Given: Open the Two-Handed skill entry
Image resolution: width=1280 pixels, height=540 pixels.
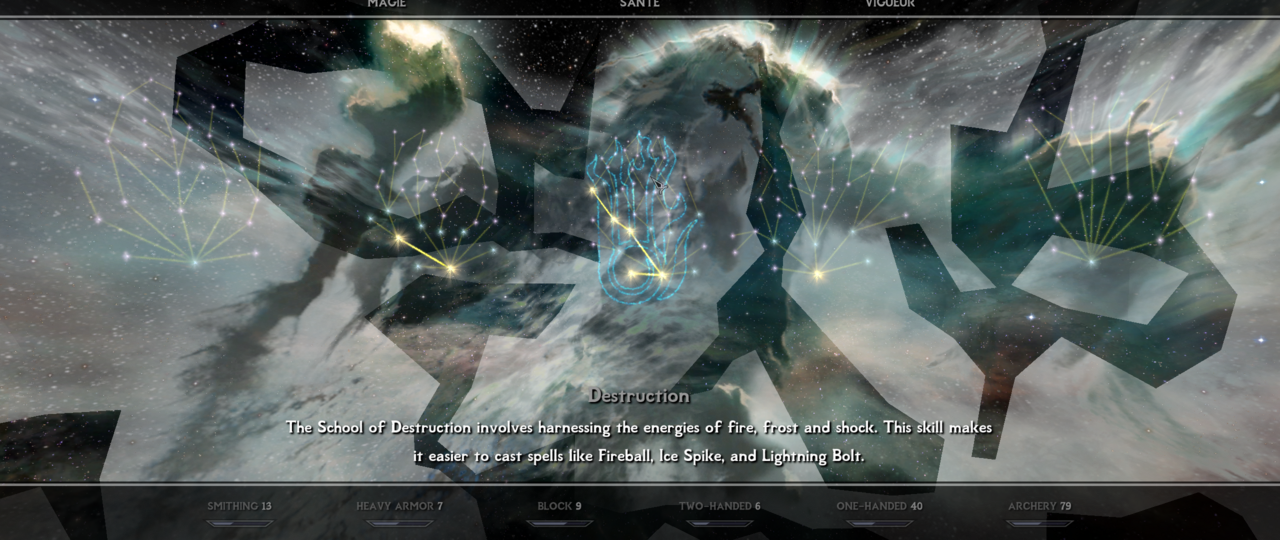Looking at the screenshot, I should (719, 506).
